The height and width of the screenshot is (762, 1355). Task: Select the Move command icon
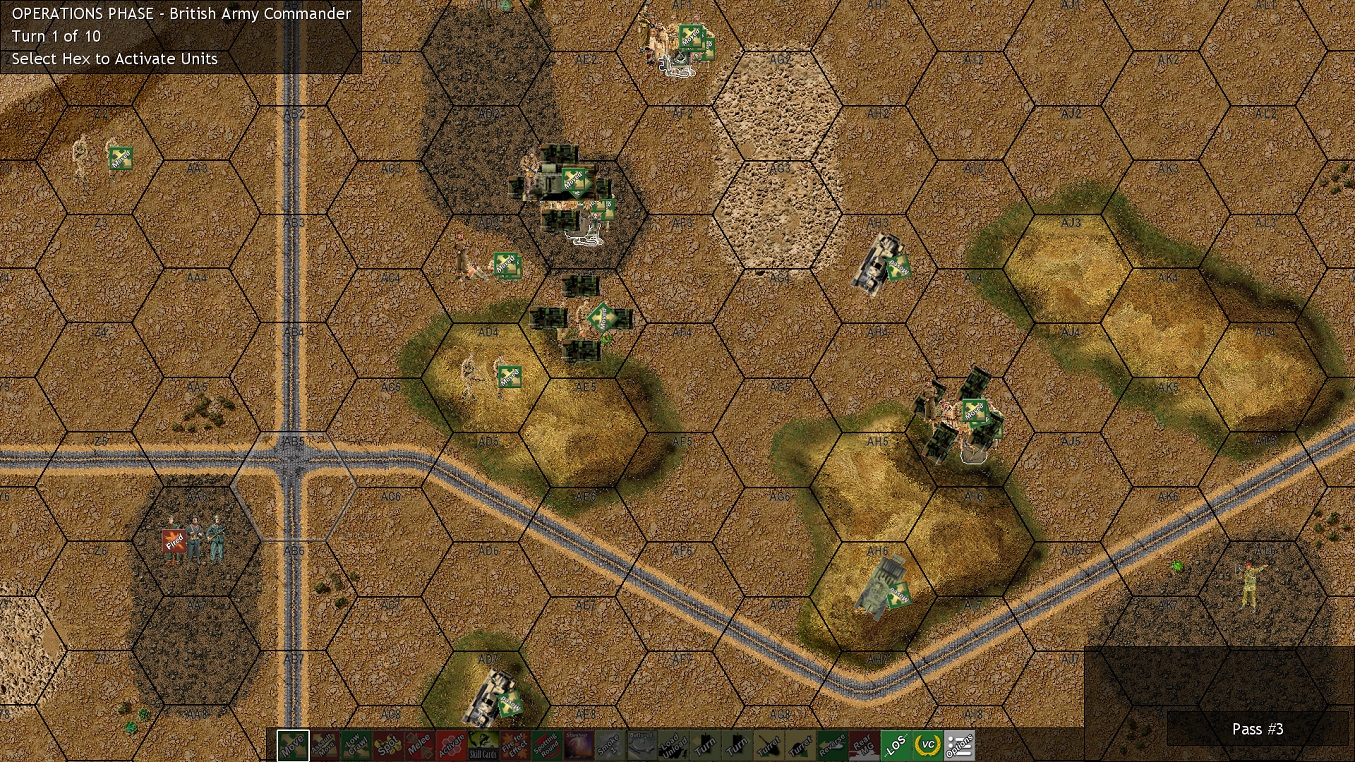pos(292,746)
